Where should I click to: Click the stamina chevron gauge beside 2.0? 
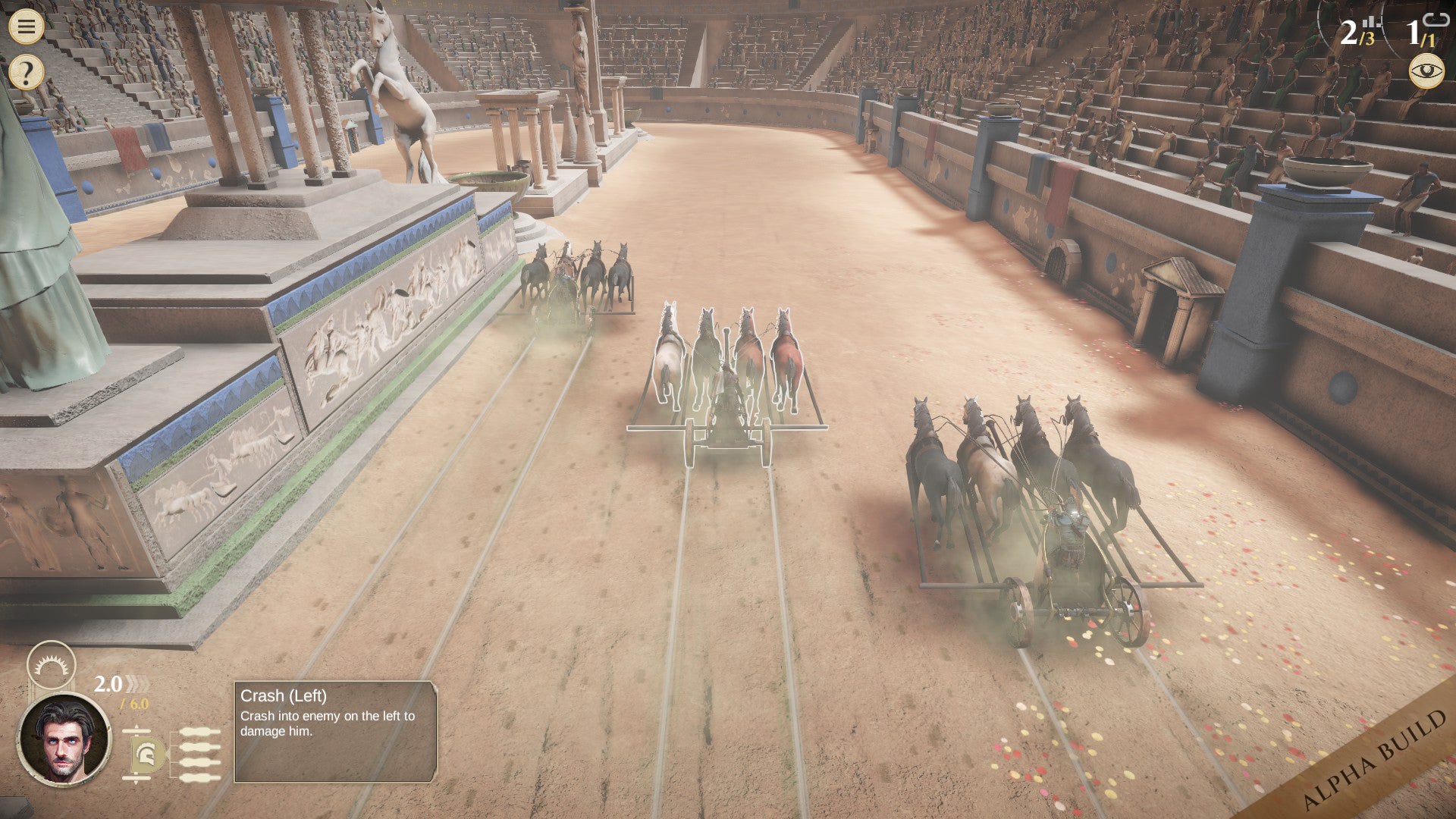[136, 683]
